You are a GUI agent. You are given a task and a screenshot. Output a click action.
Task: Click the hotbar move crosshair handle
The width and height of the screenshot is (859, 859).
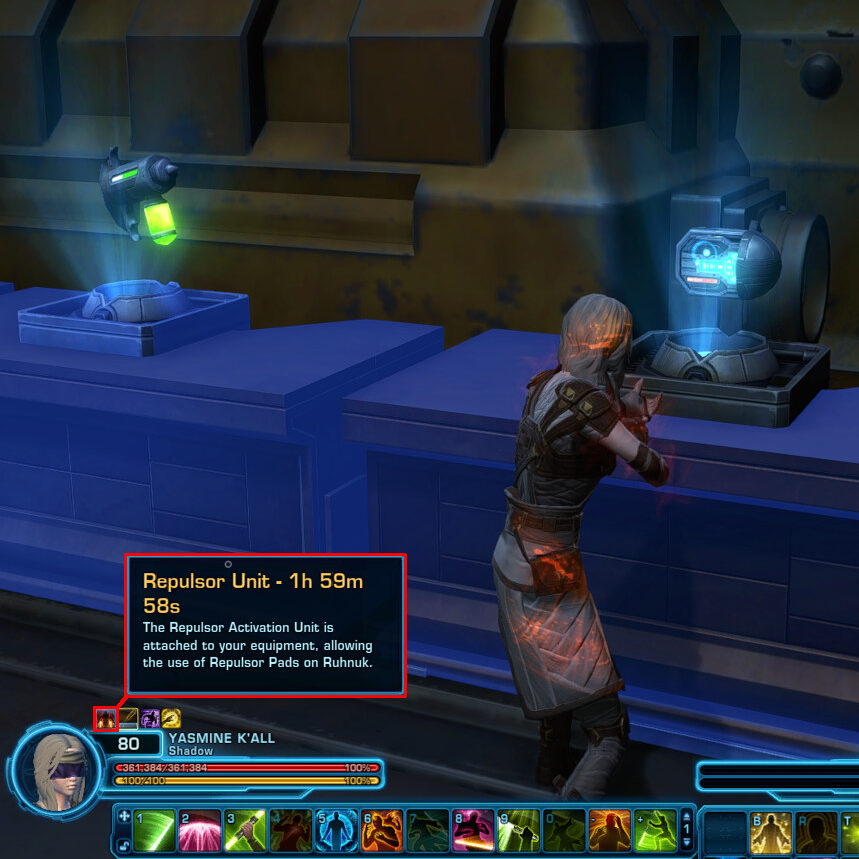click(122, 816)
